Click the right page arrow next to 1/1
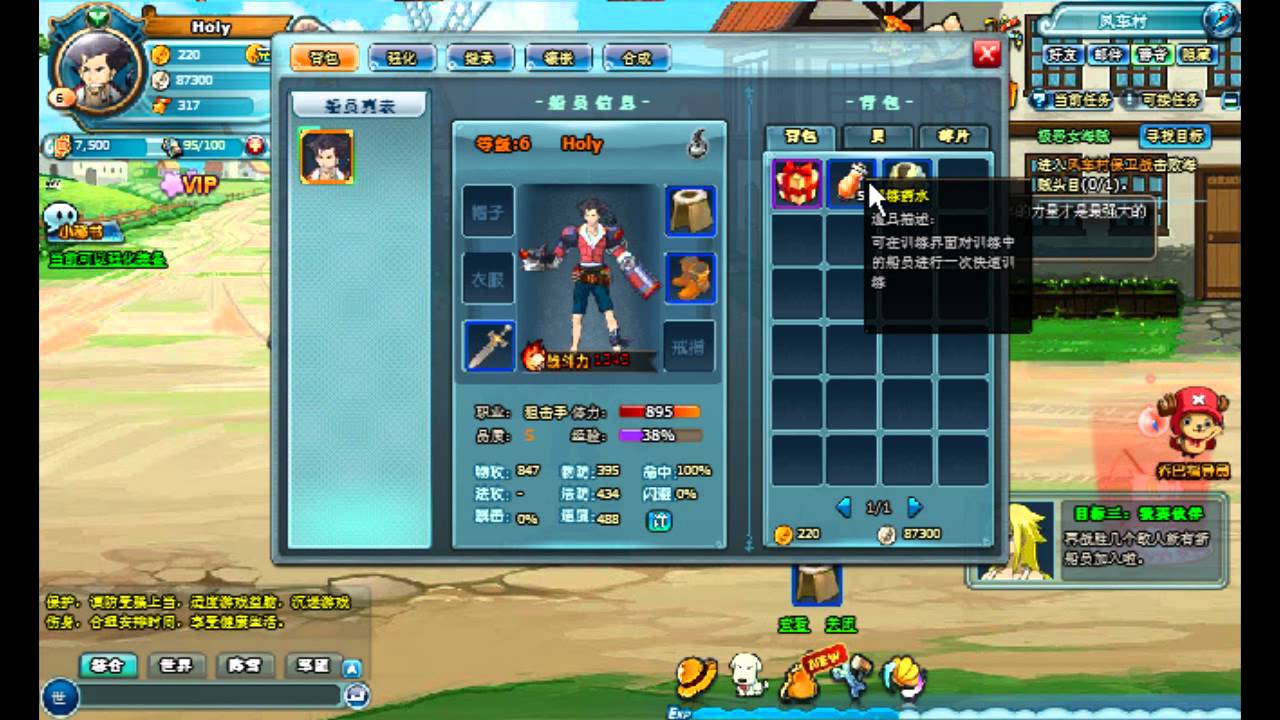The height and width of the screenshot is (720, 1280). (915, 507)
